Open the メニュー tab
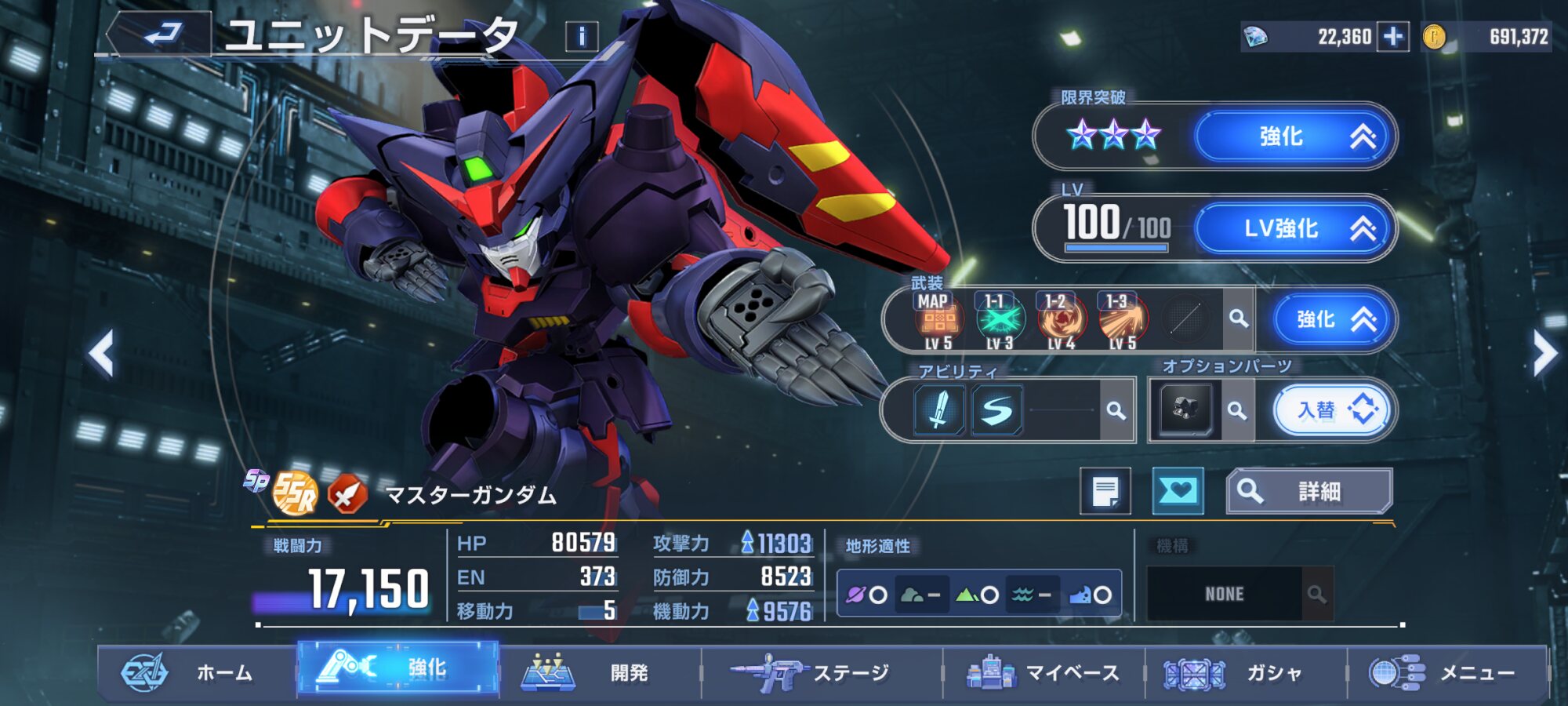Screen dimensions: 1568x706 coord(1446,672)
